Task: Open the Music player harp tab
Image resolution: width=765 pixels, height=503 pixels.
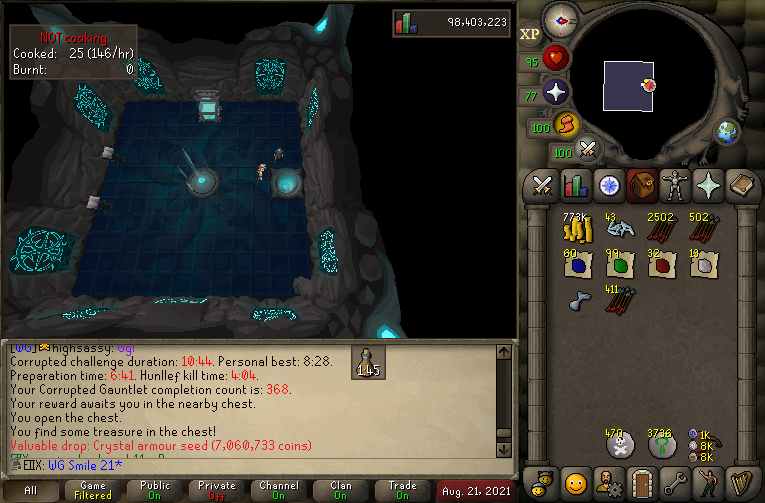Action: (739, 483)
